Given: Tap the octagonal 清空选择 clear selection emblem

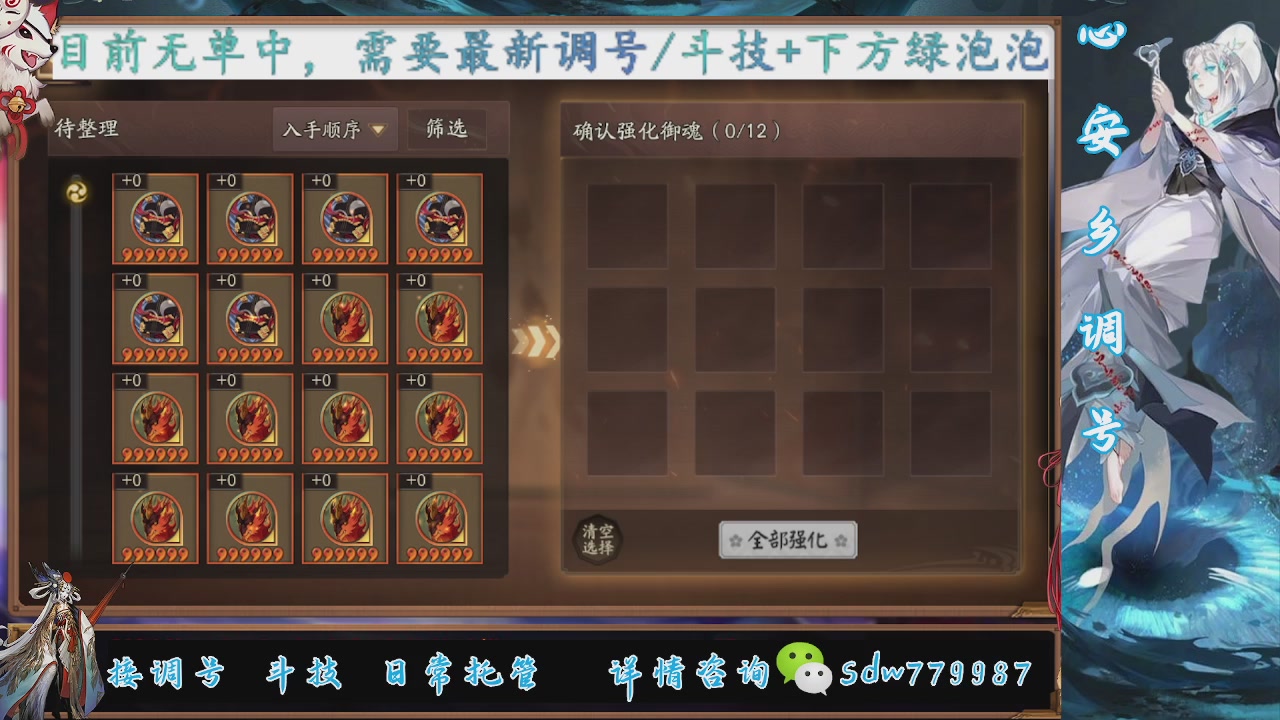Looking at the screenshot, I should (600, 542).
